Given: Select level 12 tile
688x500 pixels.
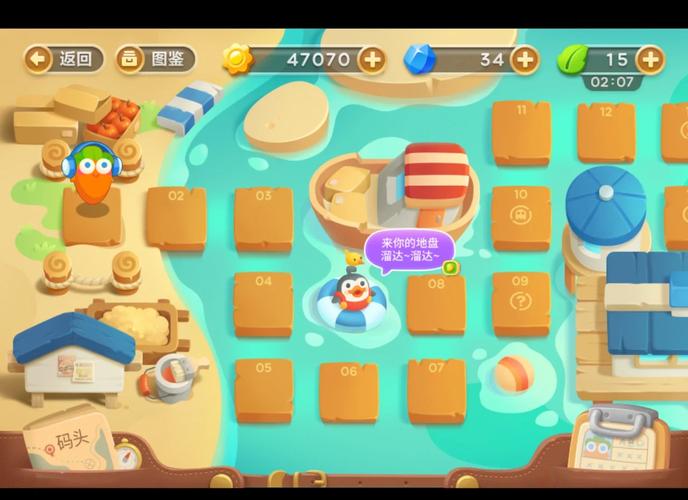Looking at the screenshot, I should (x=606, y=132).
